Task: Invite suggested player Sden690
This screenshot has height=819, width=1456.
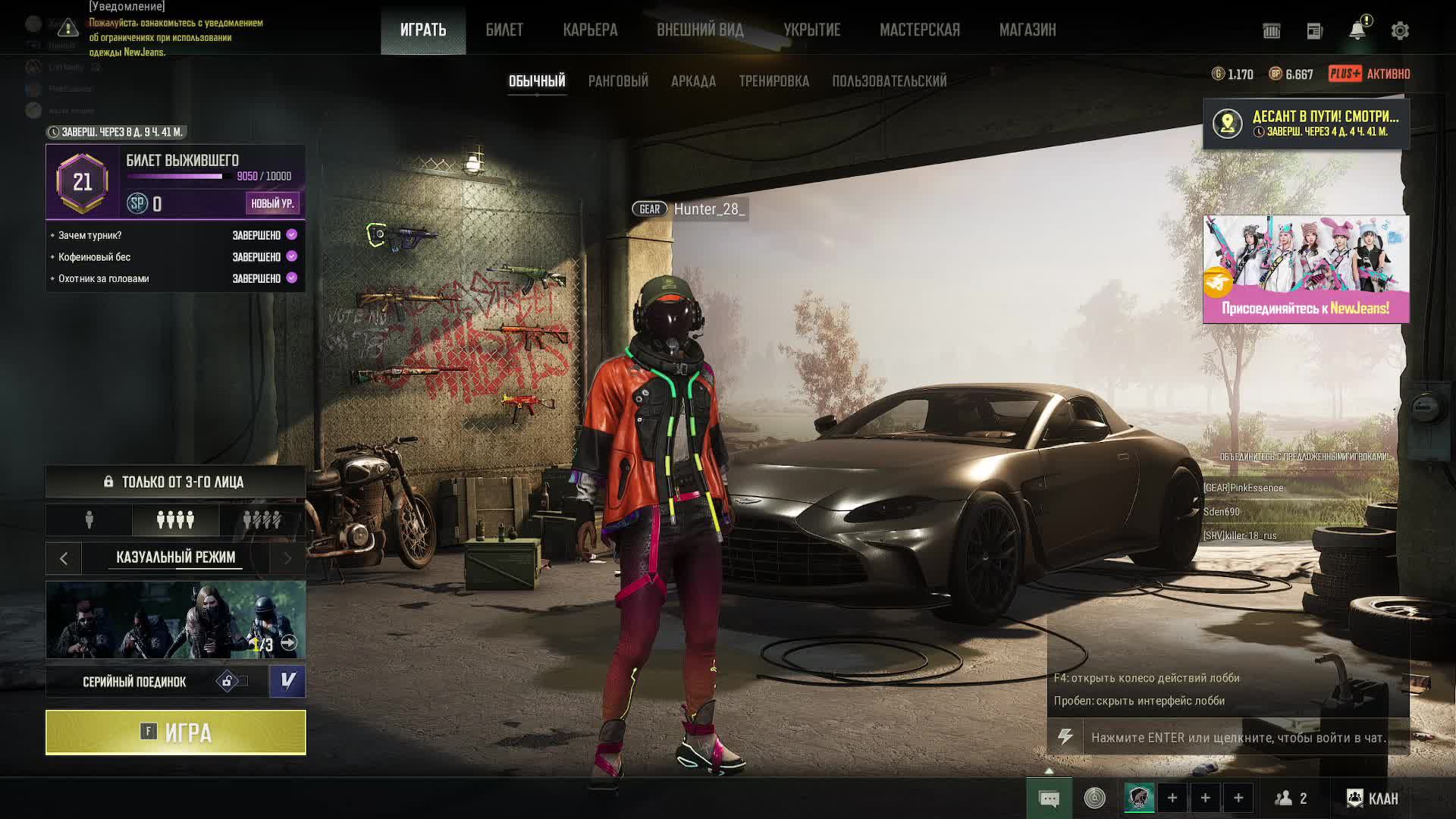Action: click(1222, 512)
